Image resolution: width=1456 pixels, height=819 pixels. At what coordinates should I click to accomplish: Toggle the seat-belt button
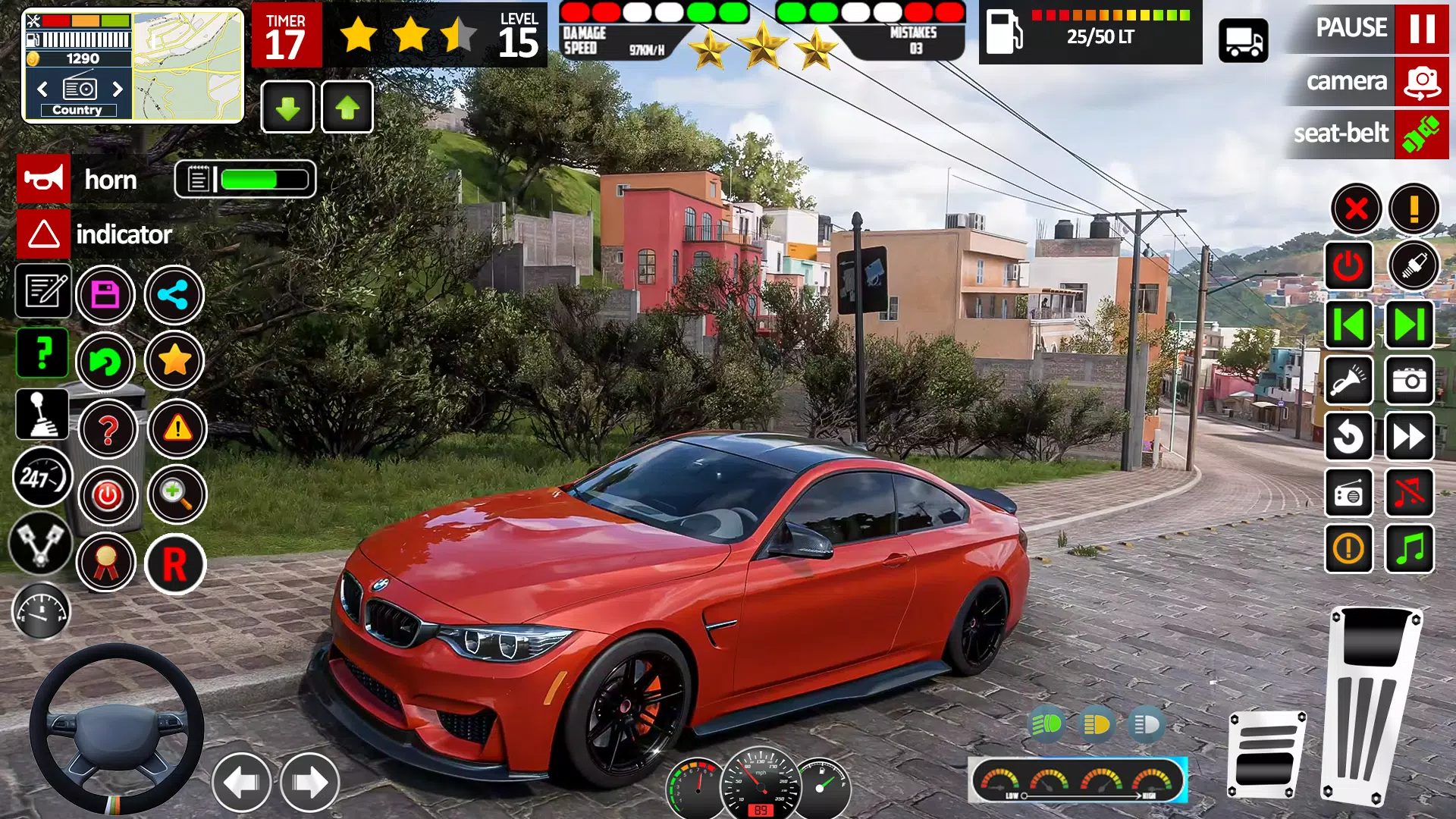(x=1420, y=134)
